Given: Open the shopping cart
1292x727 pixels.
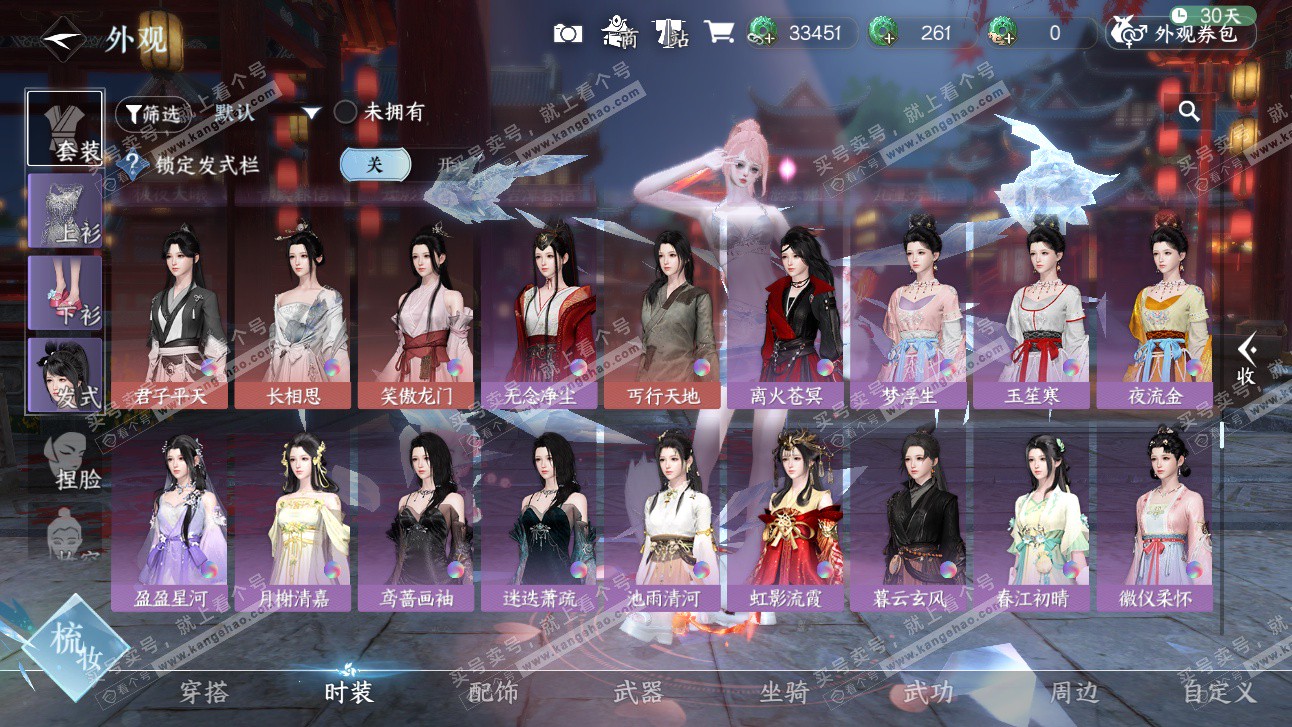Looking at the screenshot, I should click(x=718, y=33).
